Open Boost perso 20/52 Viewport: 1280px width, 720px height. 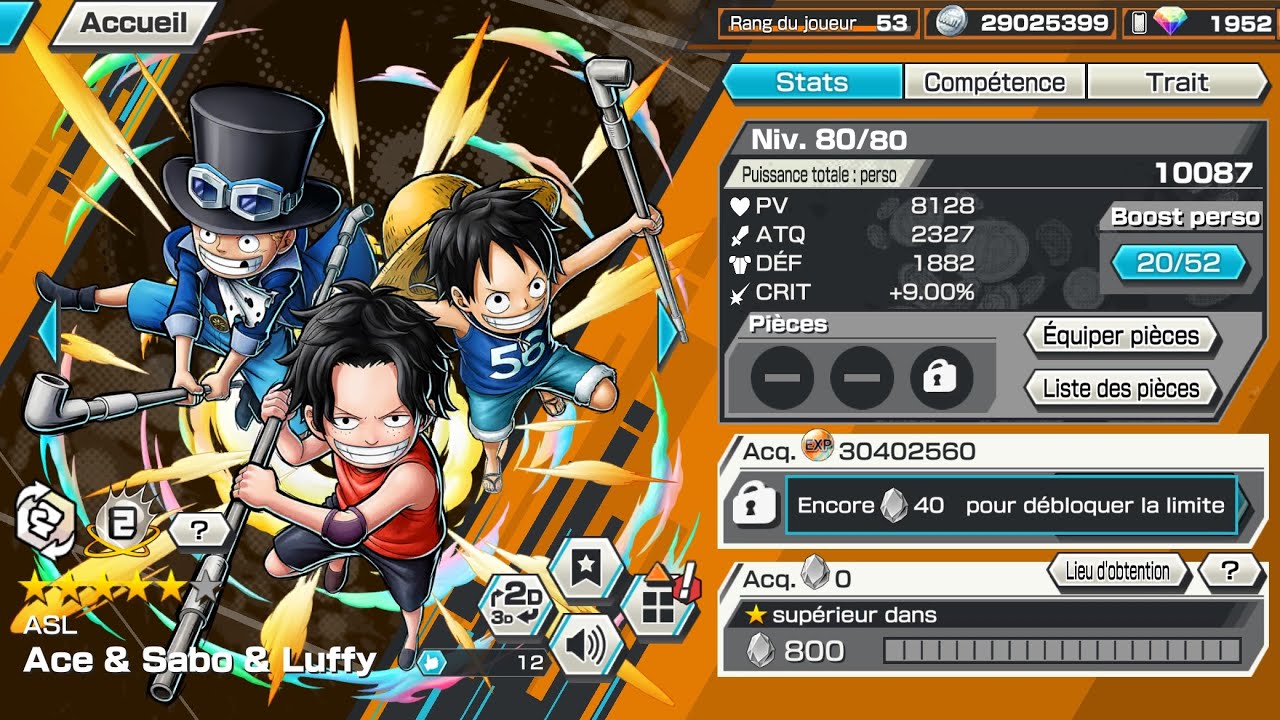click(1179, 263)
